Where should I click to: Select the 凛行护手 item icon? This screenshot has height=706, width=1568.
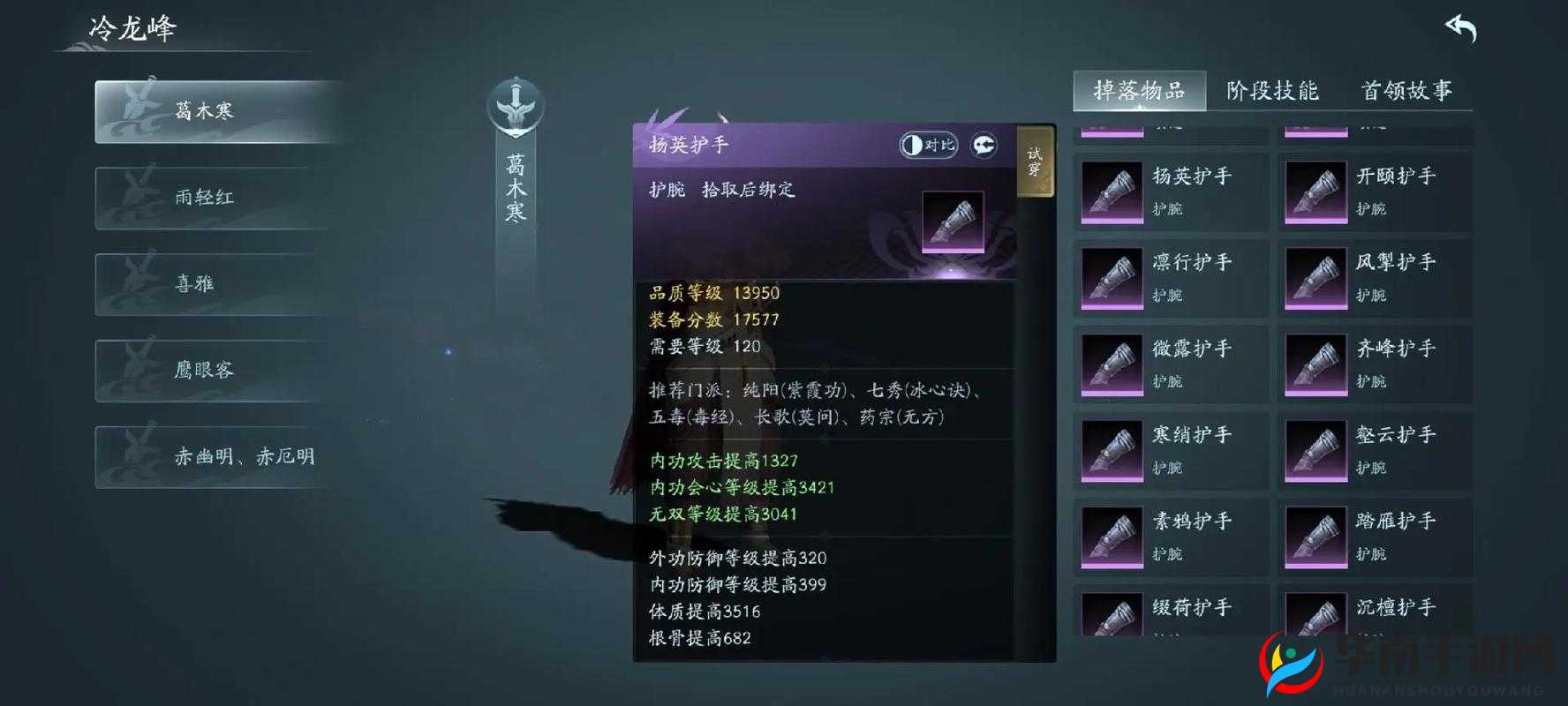coord(1111,277)
